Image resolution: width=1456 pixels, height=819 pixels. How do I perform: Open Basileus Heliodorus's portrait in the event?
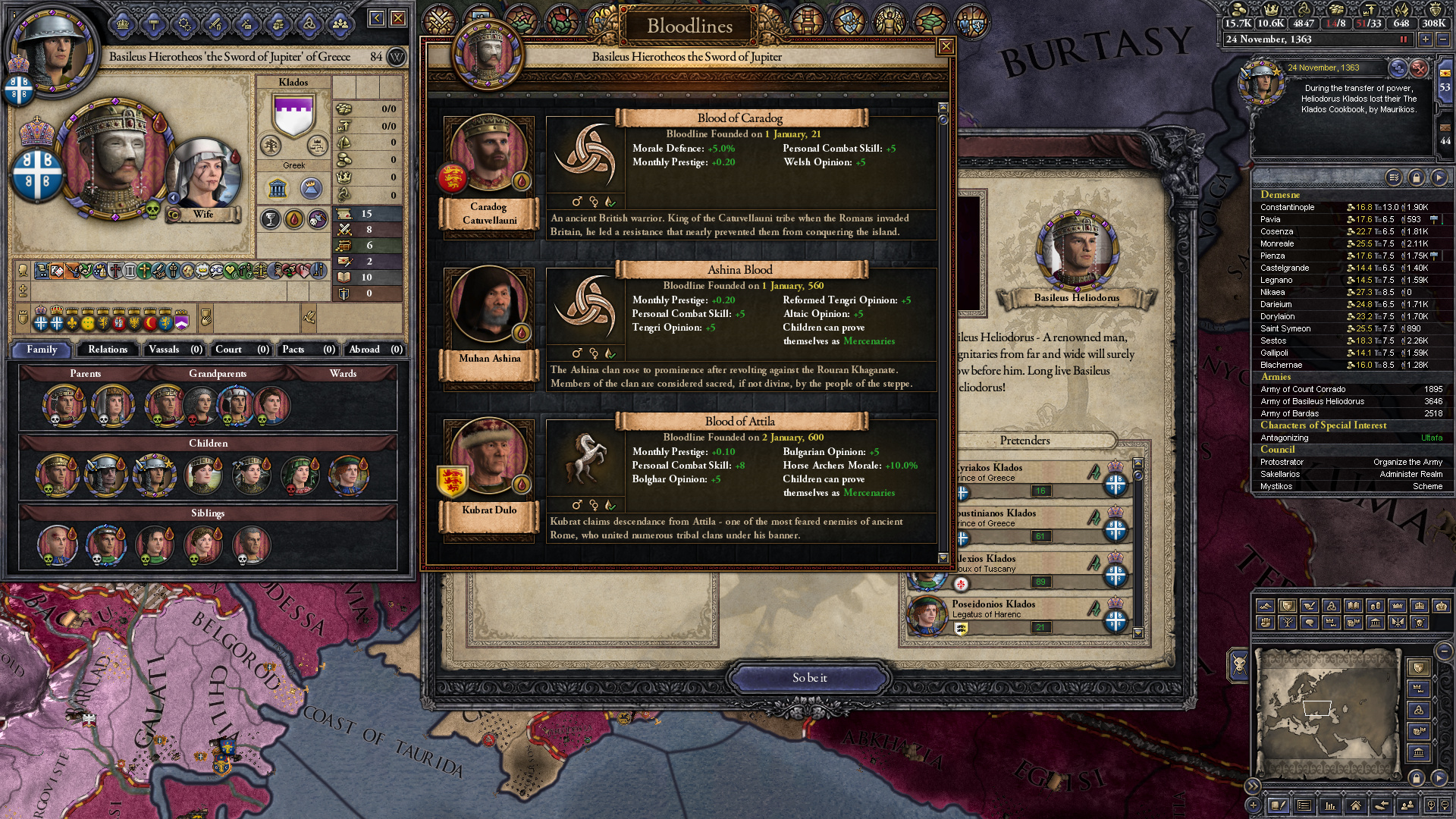coord(1077,251)
